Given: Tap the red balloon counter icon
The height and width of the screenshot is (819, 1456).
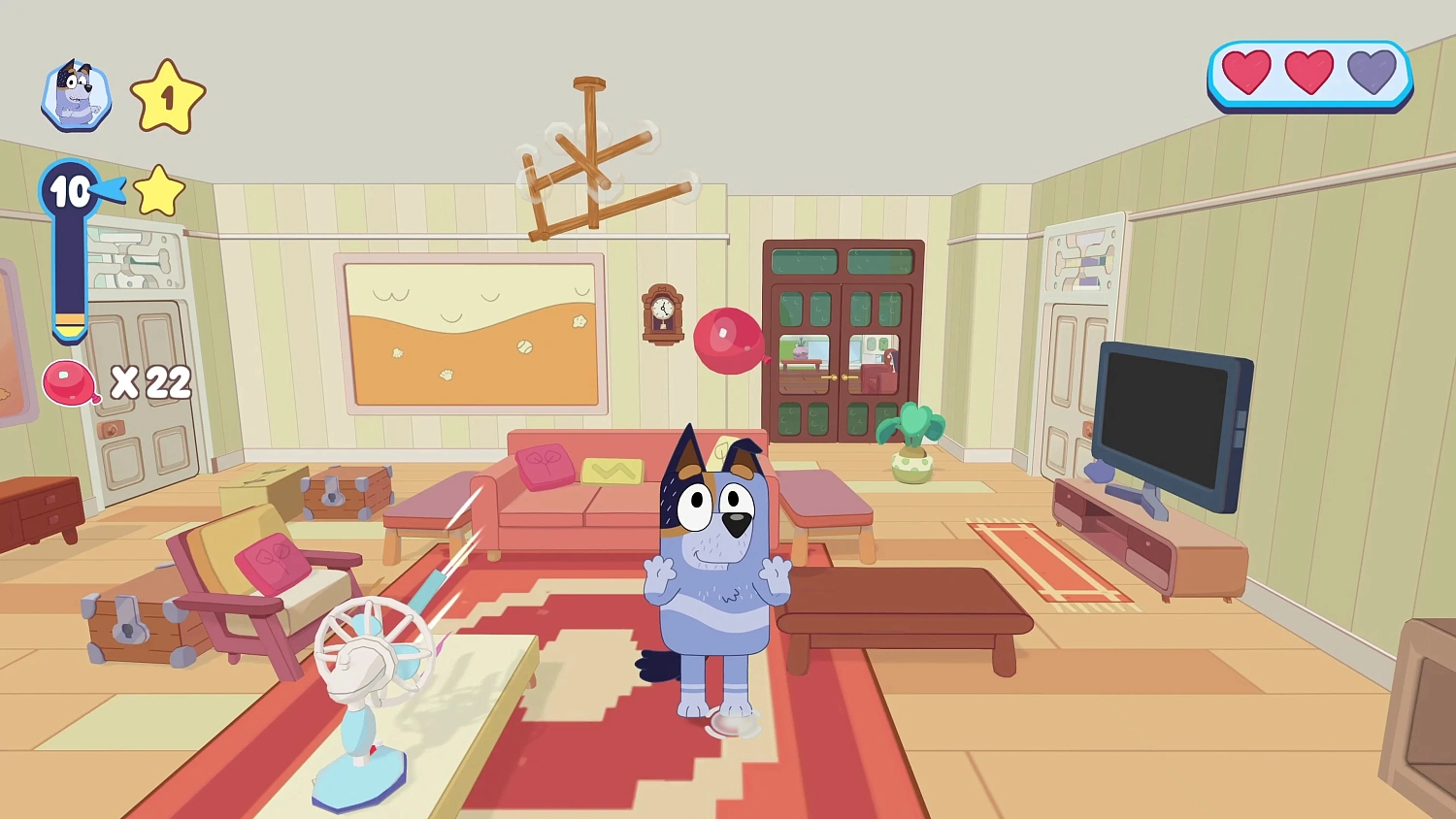Looking at the screenshot, I should point(67,382).
